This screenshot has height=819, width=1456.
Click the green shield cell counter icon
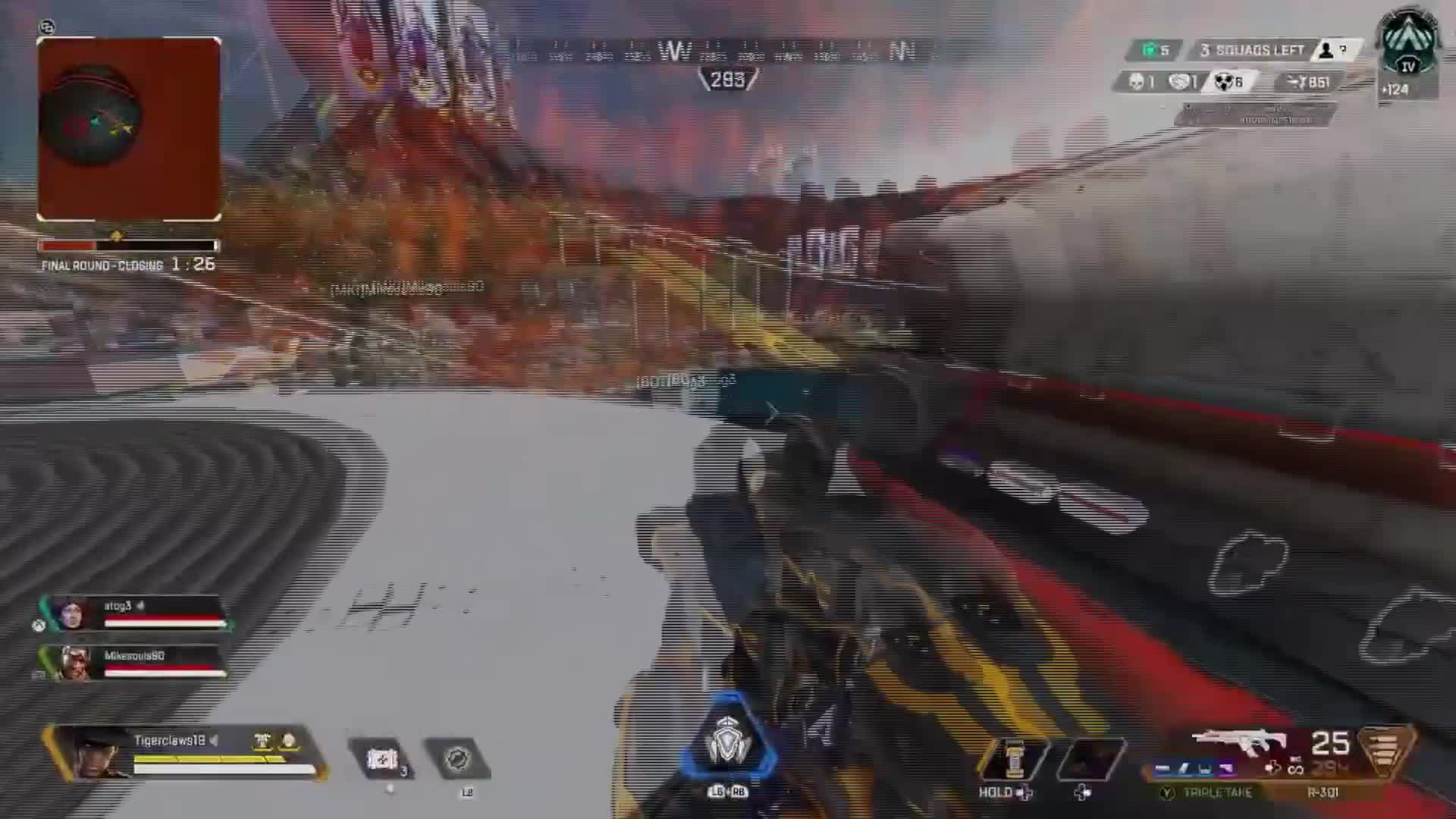1151,49
